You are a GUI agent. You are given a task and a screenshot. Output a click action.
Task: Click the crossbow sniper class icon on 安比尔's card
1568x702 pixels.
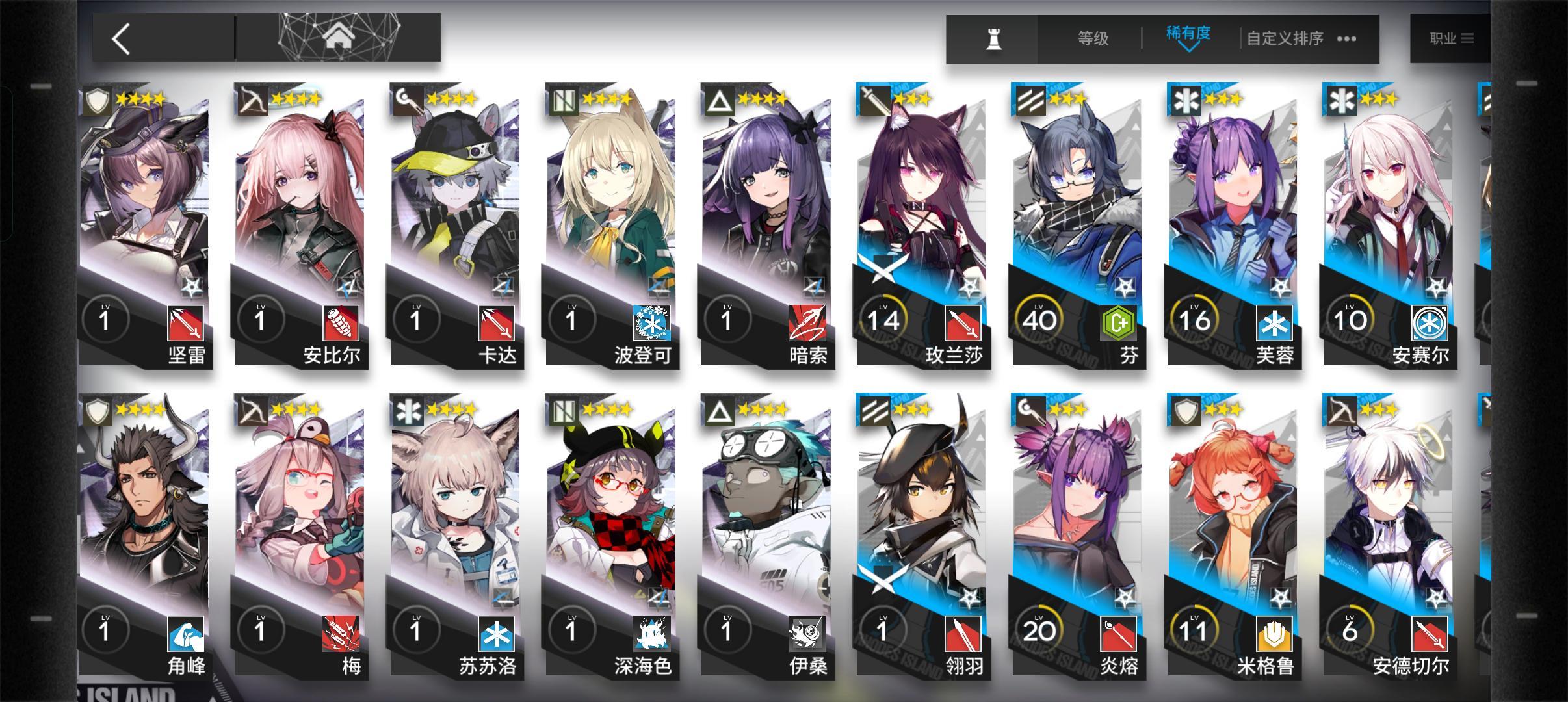point(253,101)
